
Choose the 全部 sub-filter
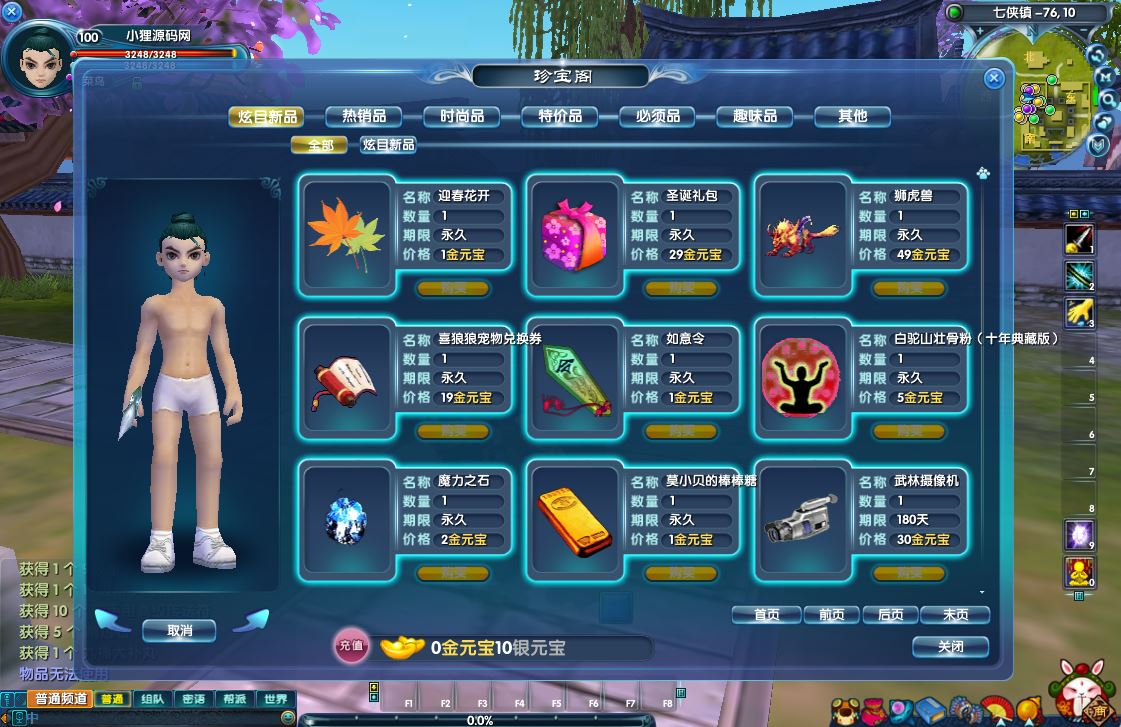pyautogui.click(x=319, y=145)
